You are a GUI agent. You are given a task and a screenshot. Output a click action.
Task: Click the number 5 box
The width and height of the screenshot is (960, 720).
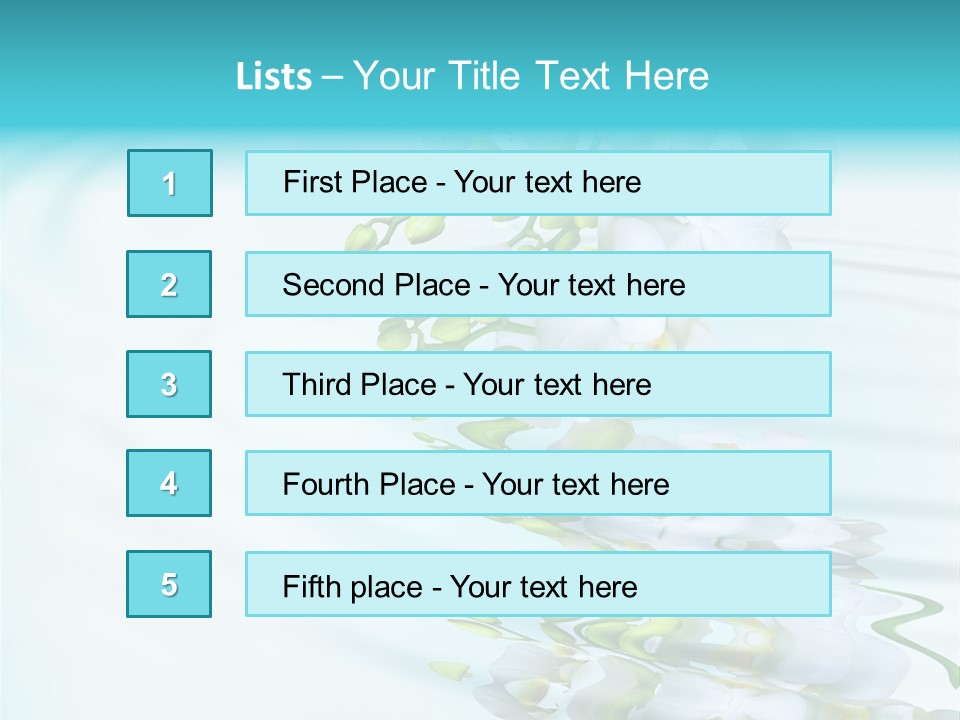pyautogui.click(x=169, y=584)
